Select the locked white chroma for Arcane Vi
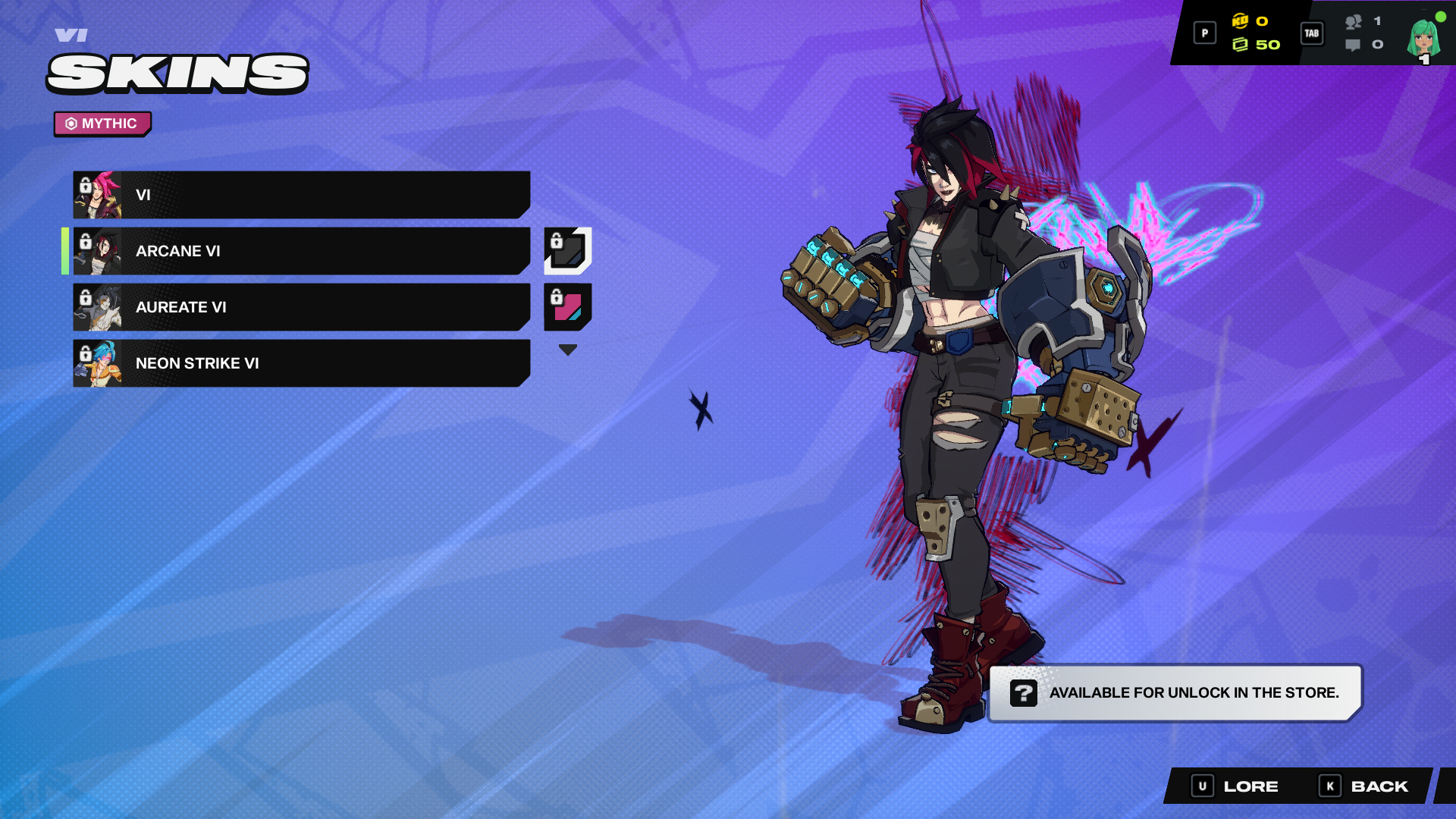Screen dimensions: 1456x819 click(567, 251)
